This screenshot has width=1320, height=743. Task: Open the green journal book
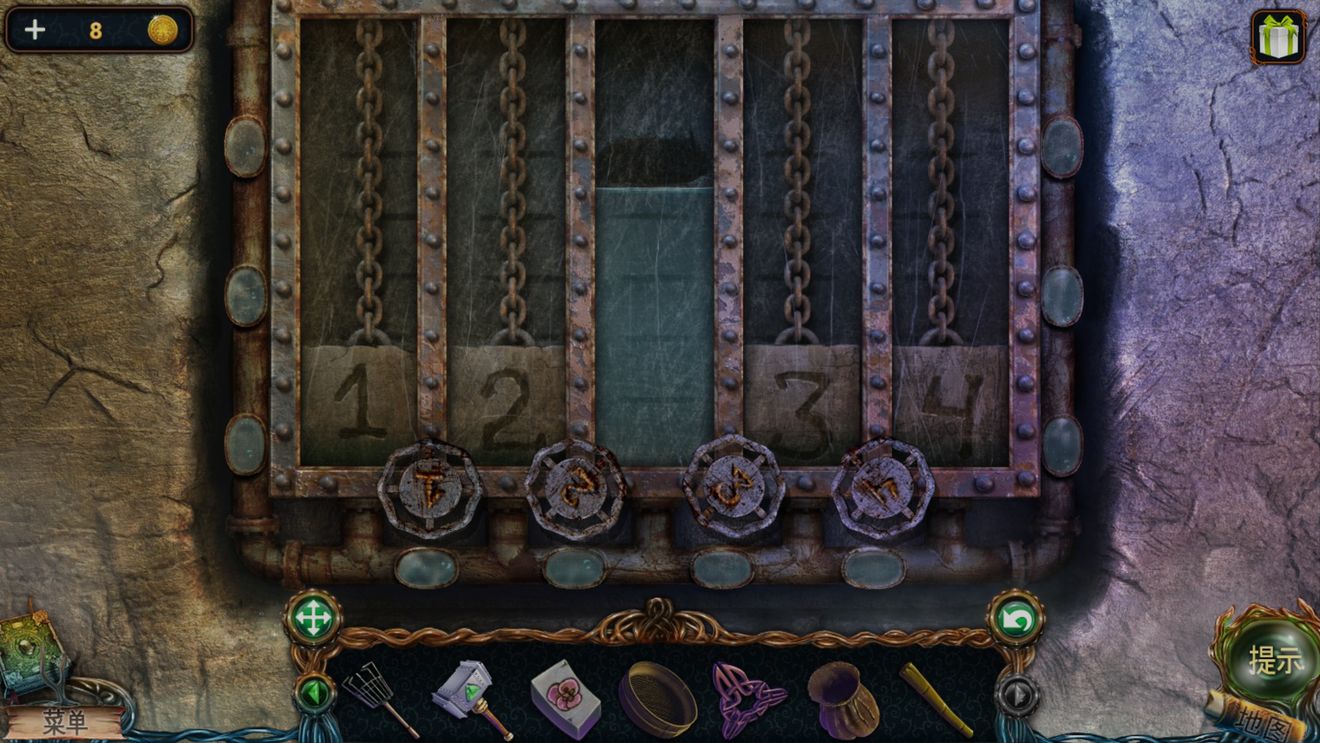coord(32,653)
